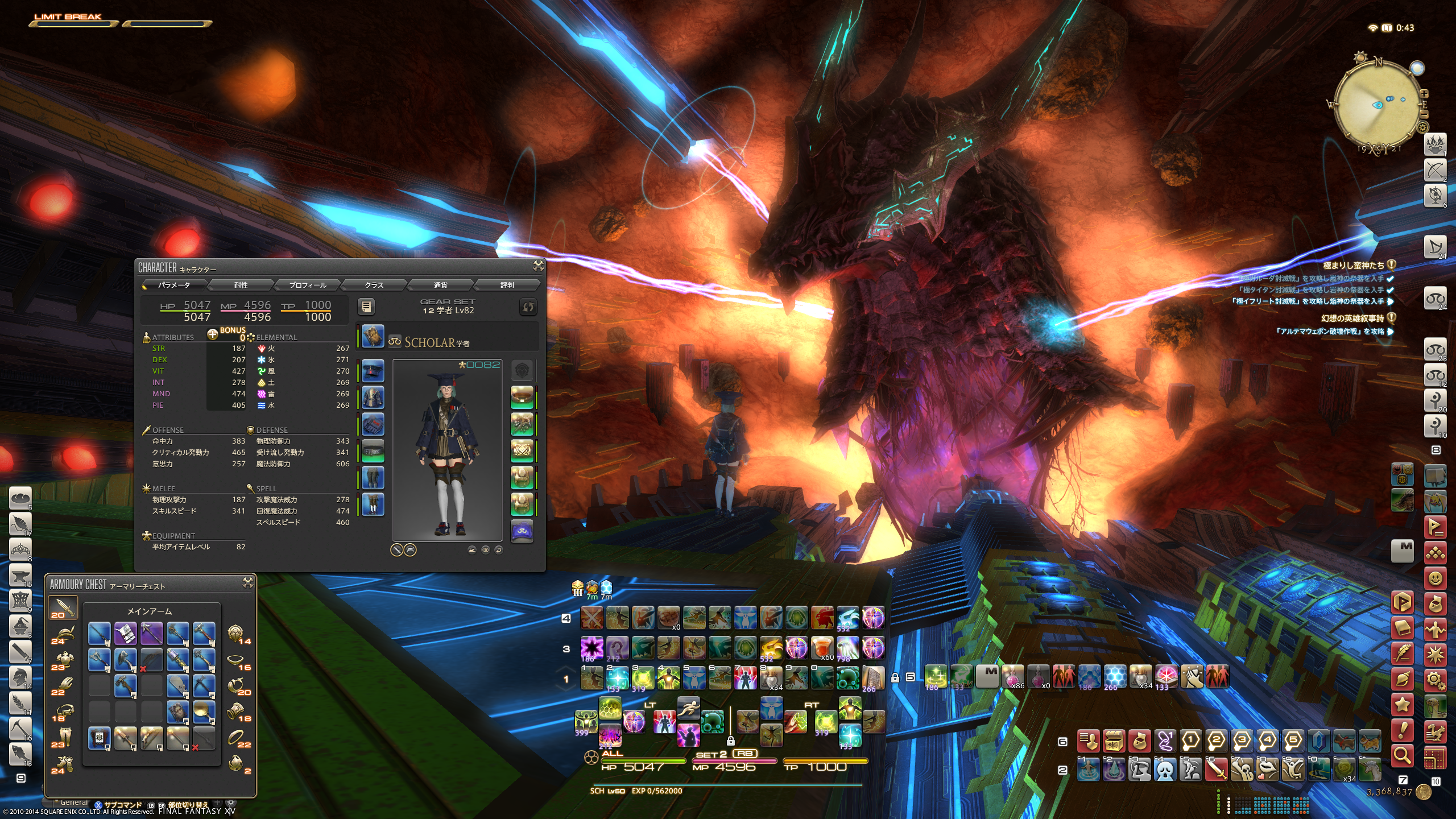Image resolution: width=1456 pixels, height=819 pixels.
Task: Close the Character window
Action: [538, 266]
